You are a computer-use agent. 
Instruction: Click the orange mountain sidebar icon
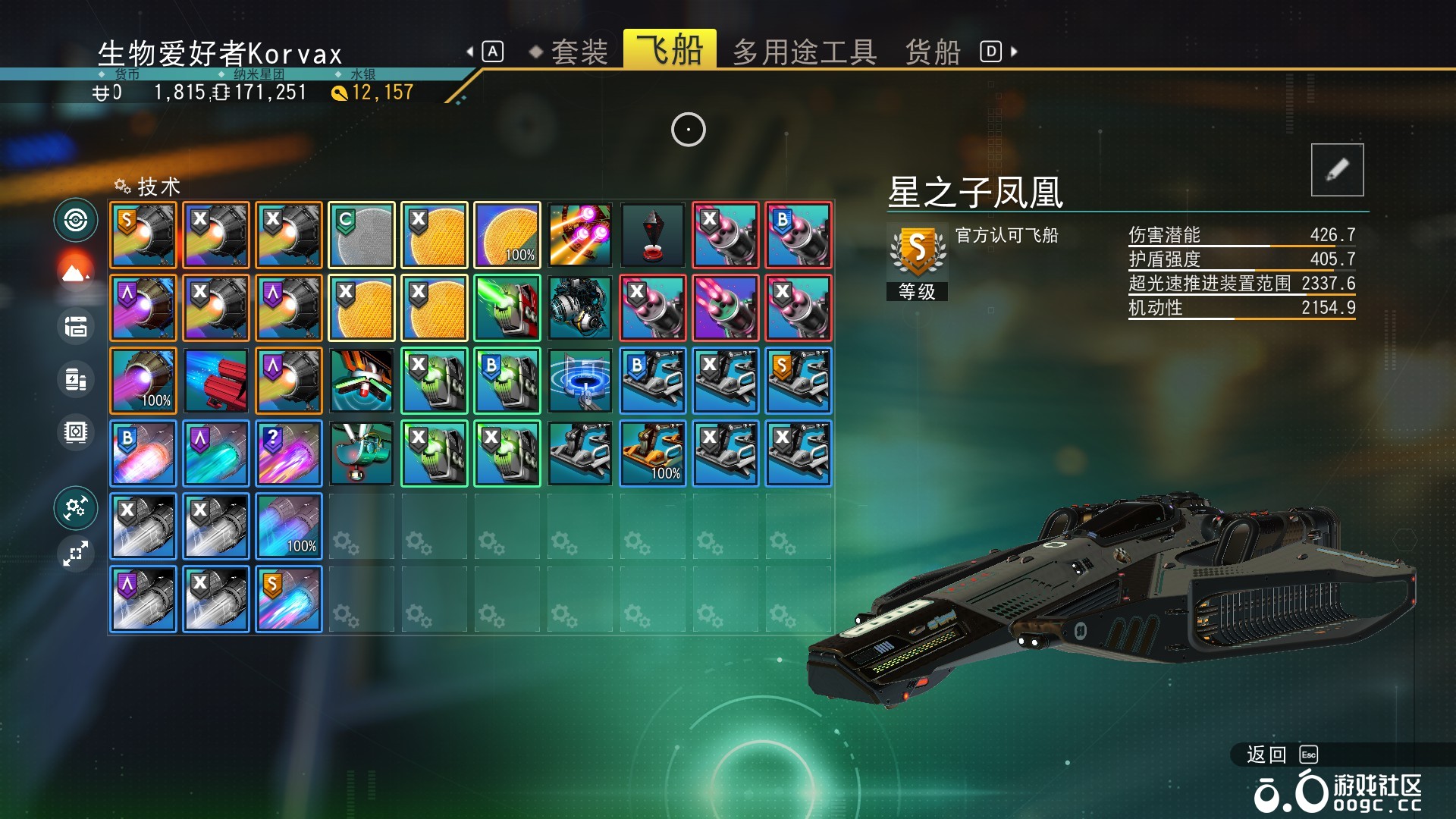coord(76,272)
